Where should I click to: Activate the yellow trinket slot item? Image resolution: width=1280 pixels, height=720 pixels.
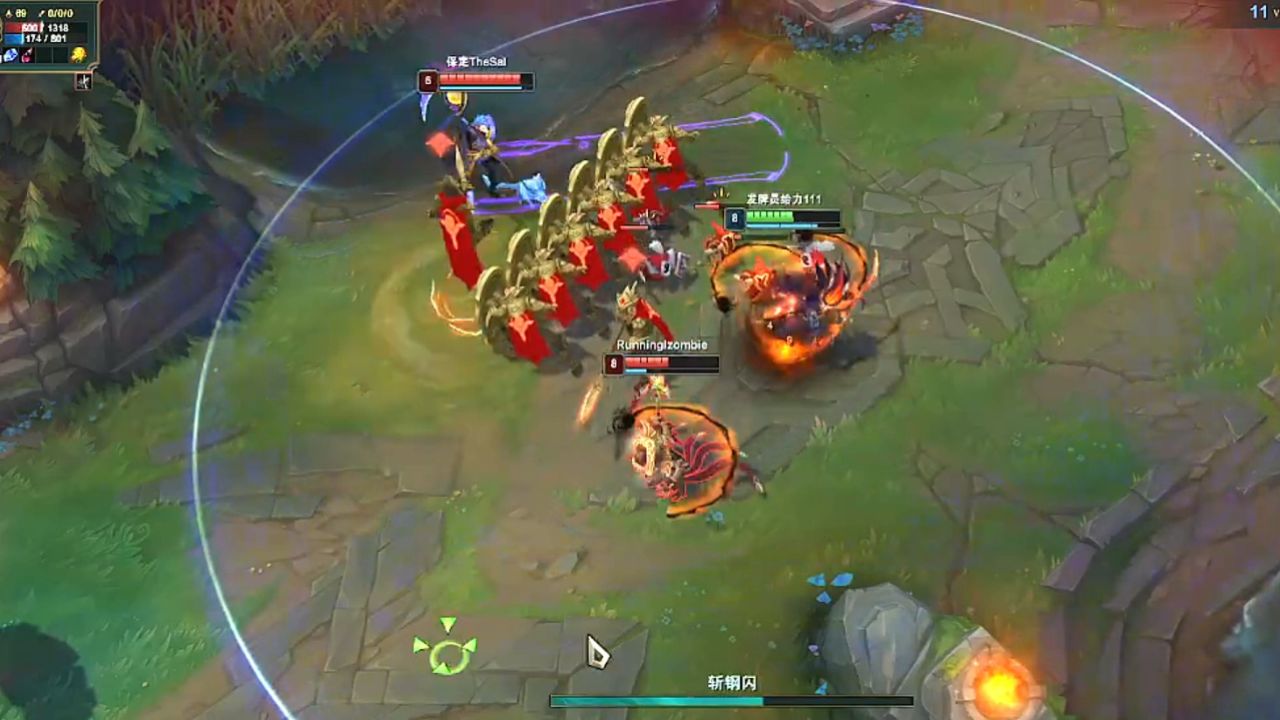pyautogui.click(x=79, y=55)
